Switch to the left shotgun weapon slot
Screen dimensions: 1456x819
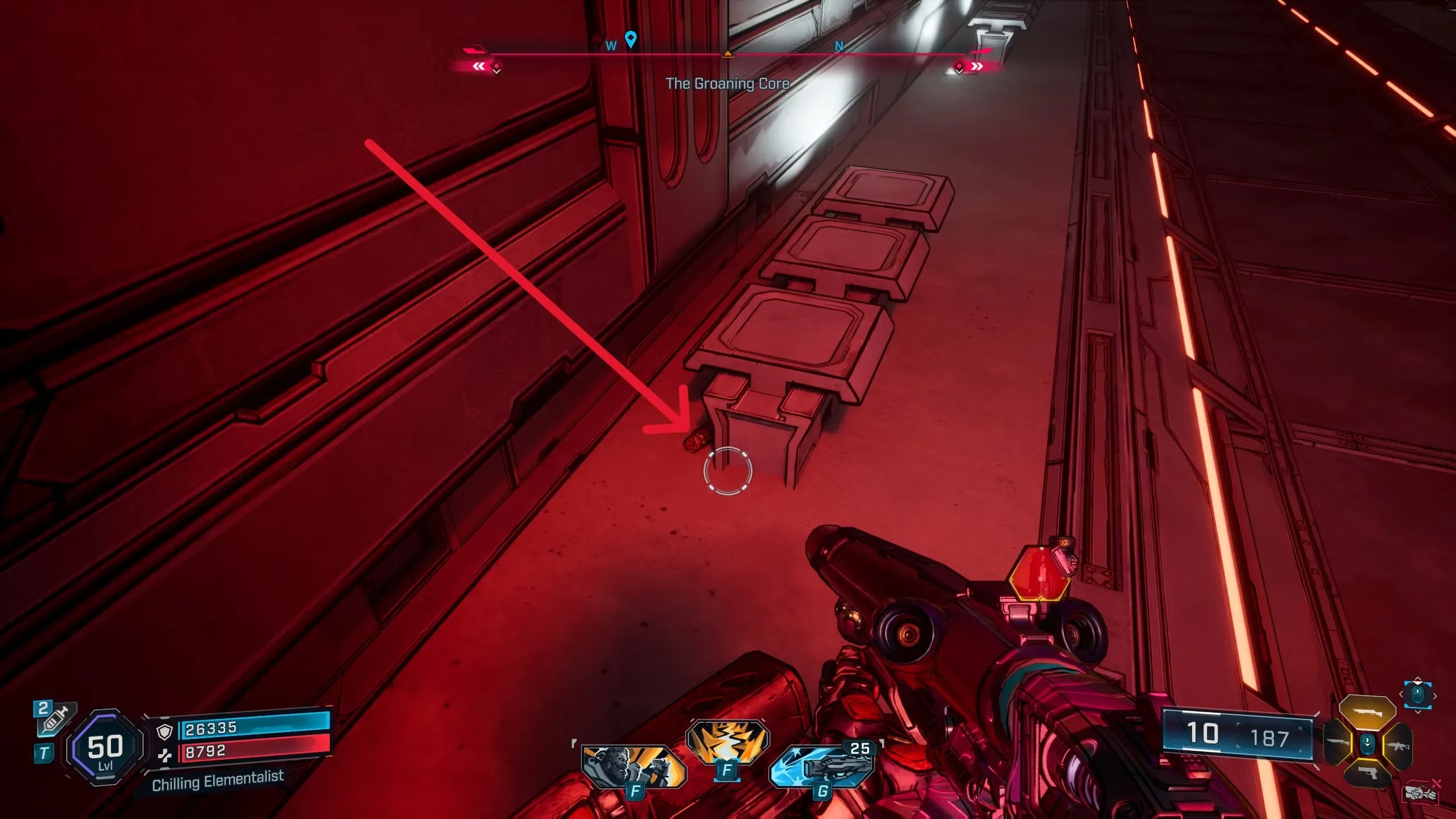(x=1338, y=743)
